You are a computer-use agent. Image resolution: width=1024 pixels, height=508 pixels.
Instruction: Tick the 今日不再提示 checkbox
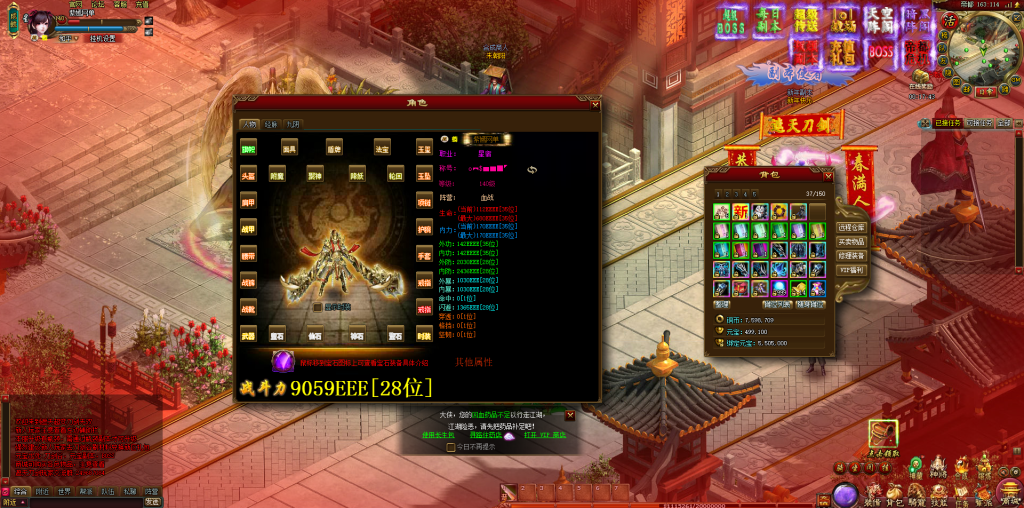pos(451,447)
